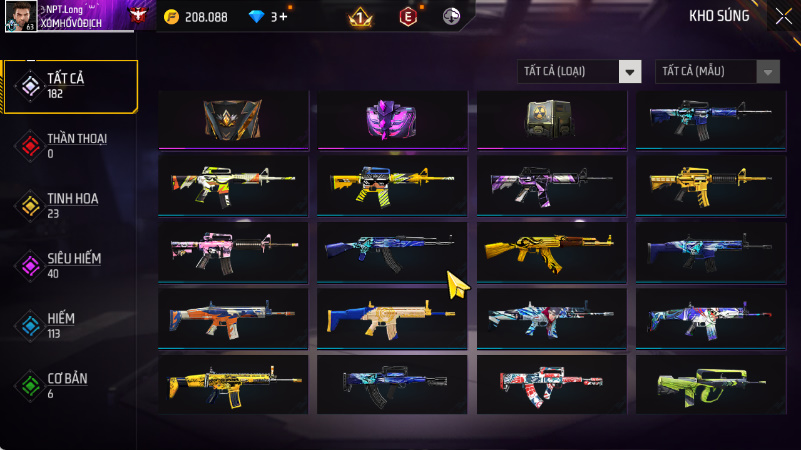This screenshot has width=801, height=450.
Task: Click the gold coin currency icon
Action: click(x=171, y=17)
